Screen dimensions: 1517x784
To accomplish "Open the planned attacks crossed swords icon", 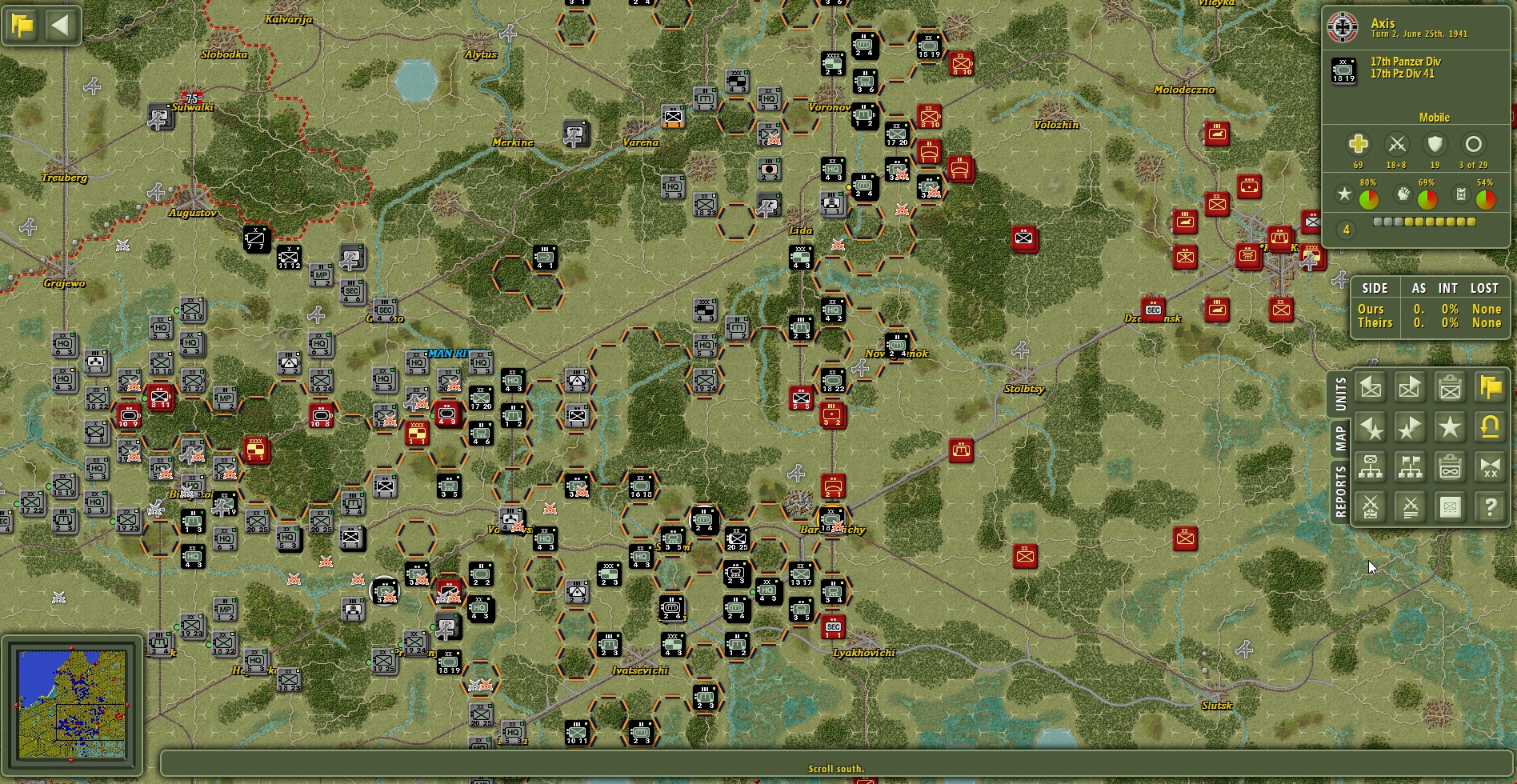I will pyautogui.click(x=1371, y=506).
